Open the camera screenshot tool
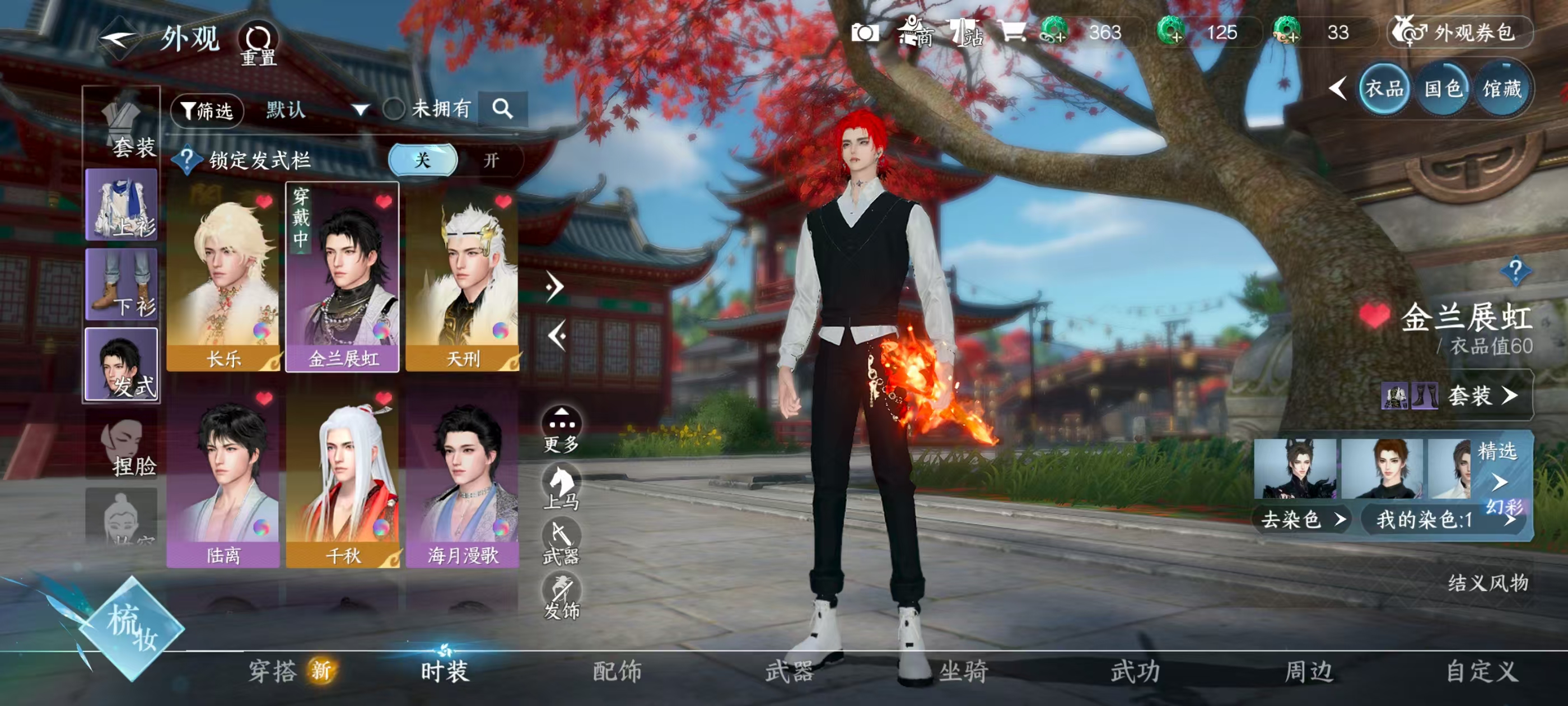The height and width of the screenshot is (706, 1568). pyautogui.click(x=865, y=34)
